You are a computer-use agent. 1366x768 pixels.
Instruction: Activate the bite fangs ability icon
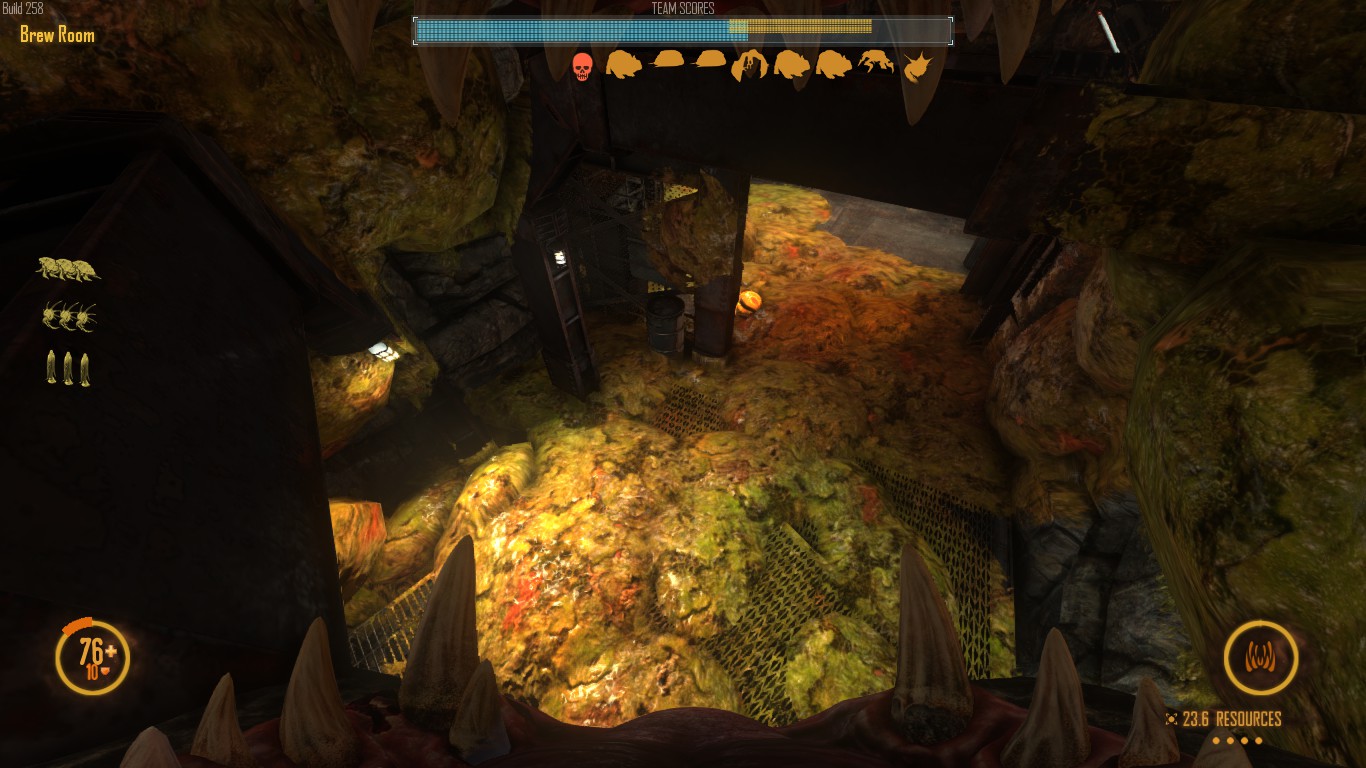coord(1260,658)
